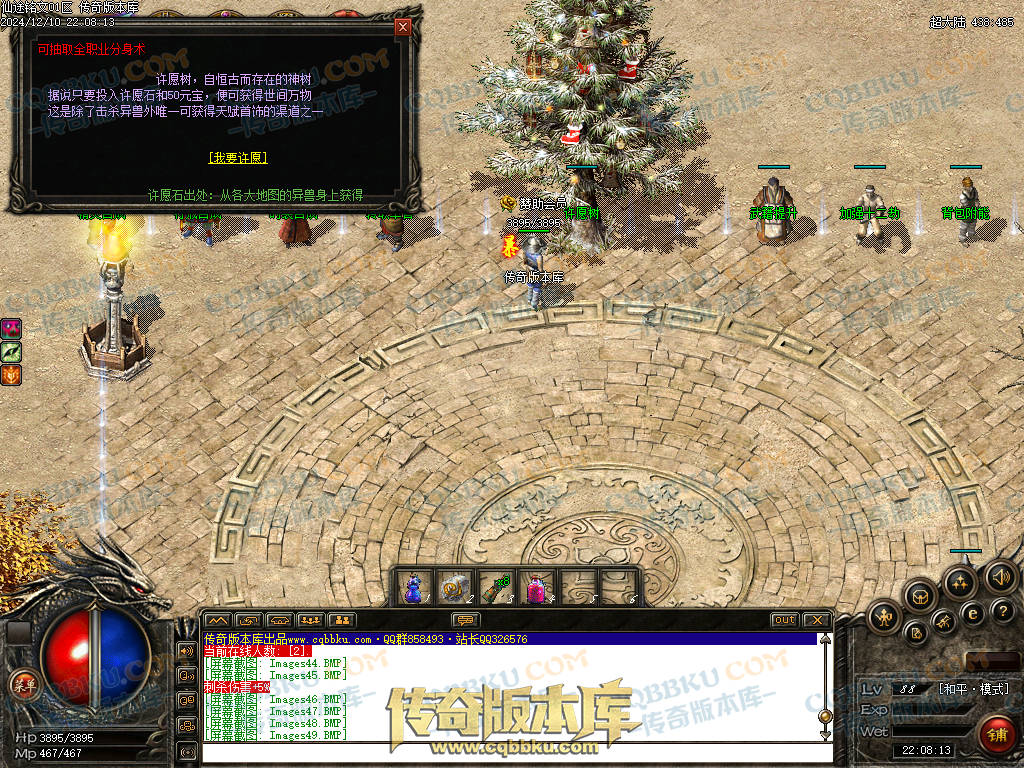Open the skills four-star icon
Image resolution: width=1024 pixels, height=768 pixels.
click(960, 581)
